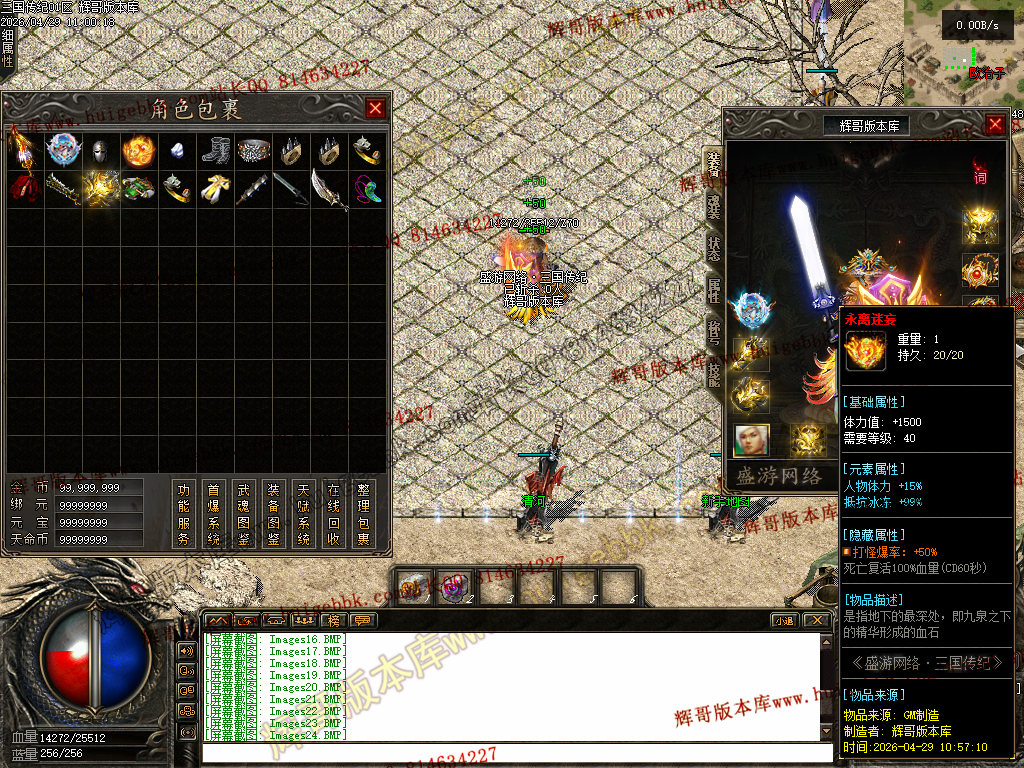Sort the bag with 整理包裹

363,514
